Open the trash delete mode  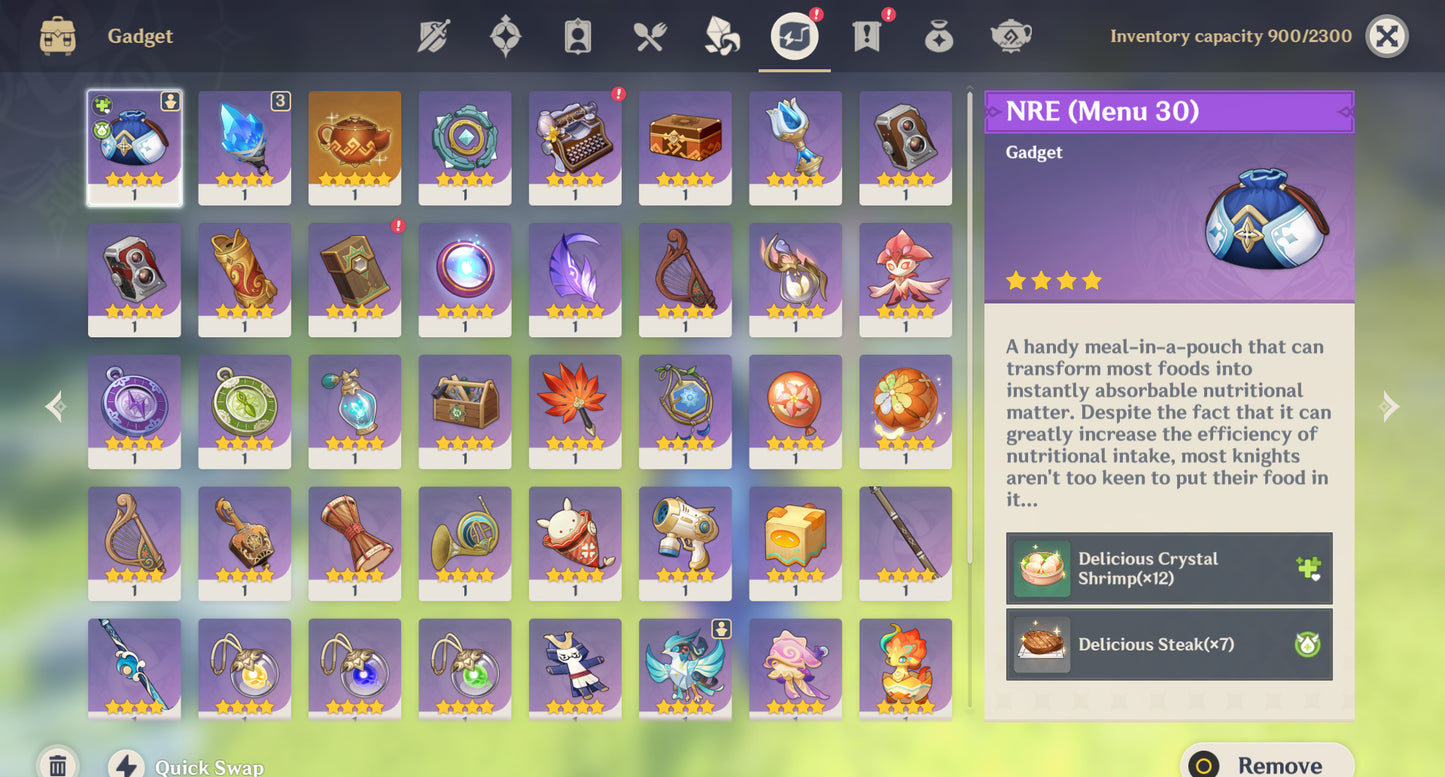pos(58,765)
